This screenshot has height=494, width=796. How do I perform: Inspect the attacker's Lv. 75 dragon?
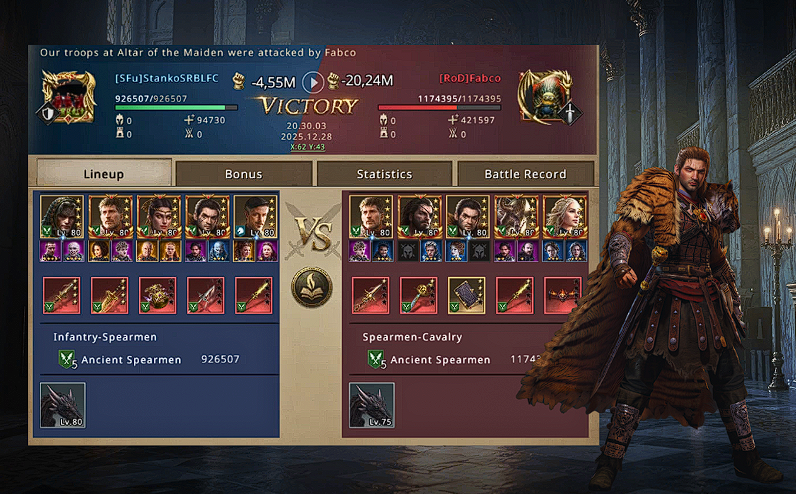tap(371, 404)
